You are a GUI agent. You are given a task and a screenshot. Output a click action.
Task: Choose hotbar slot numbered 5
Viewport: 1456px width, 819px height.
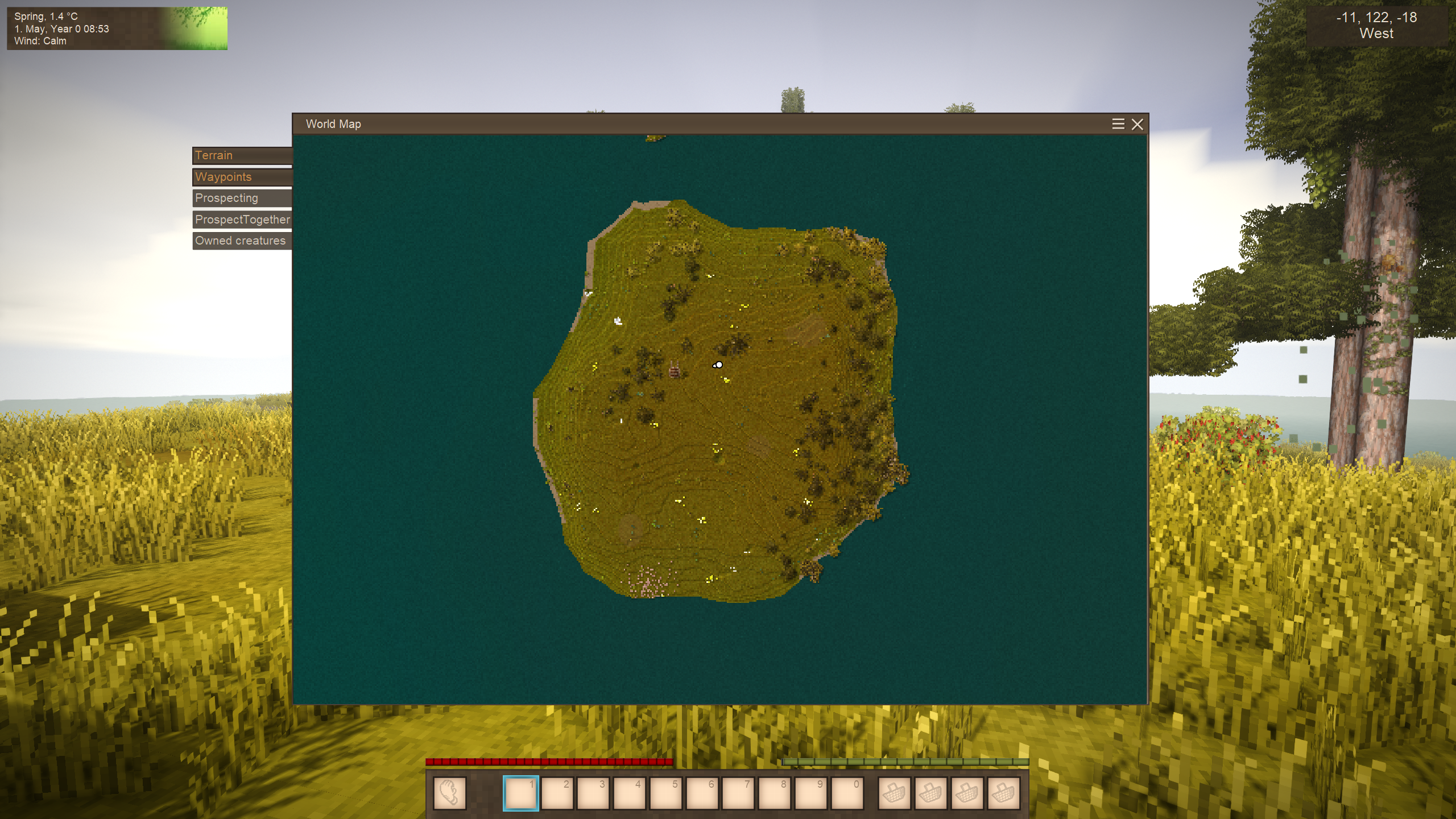click(x=666, y=793)
